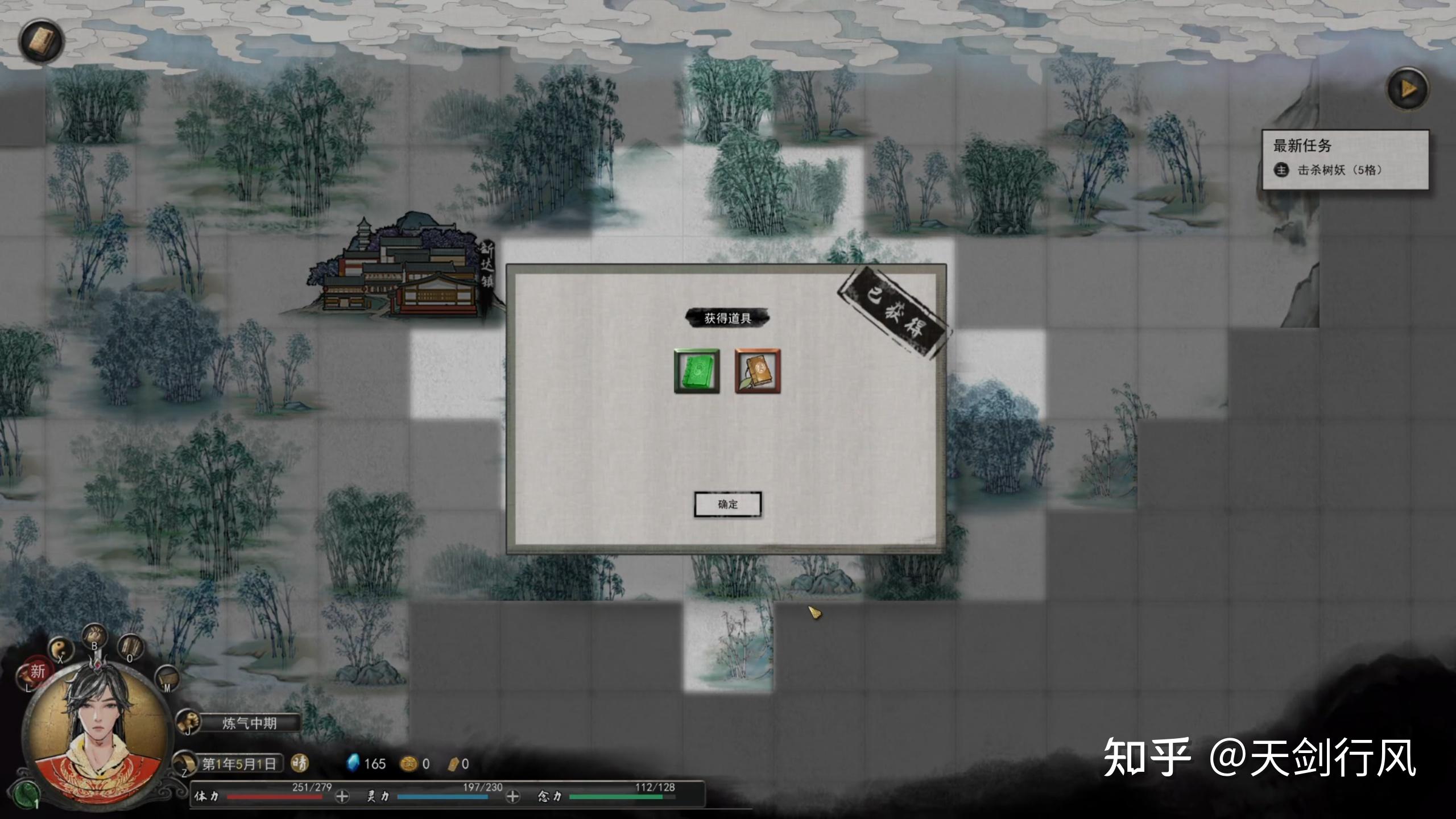The height and width of the screenshot is (819, 1456).
Task: Select the orange book item
Action: 758,371
